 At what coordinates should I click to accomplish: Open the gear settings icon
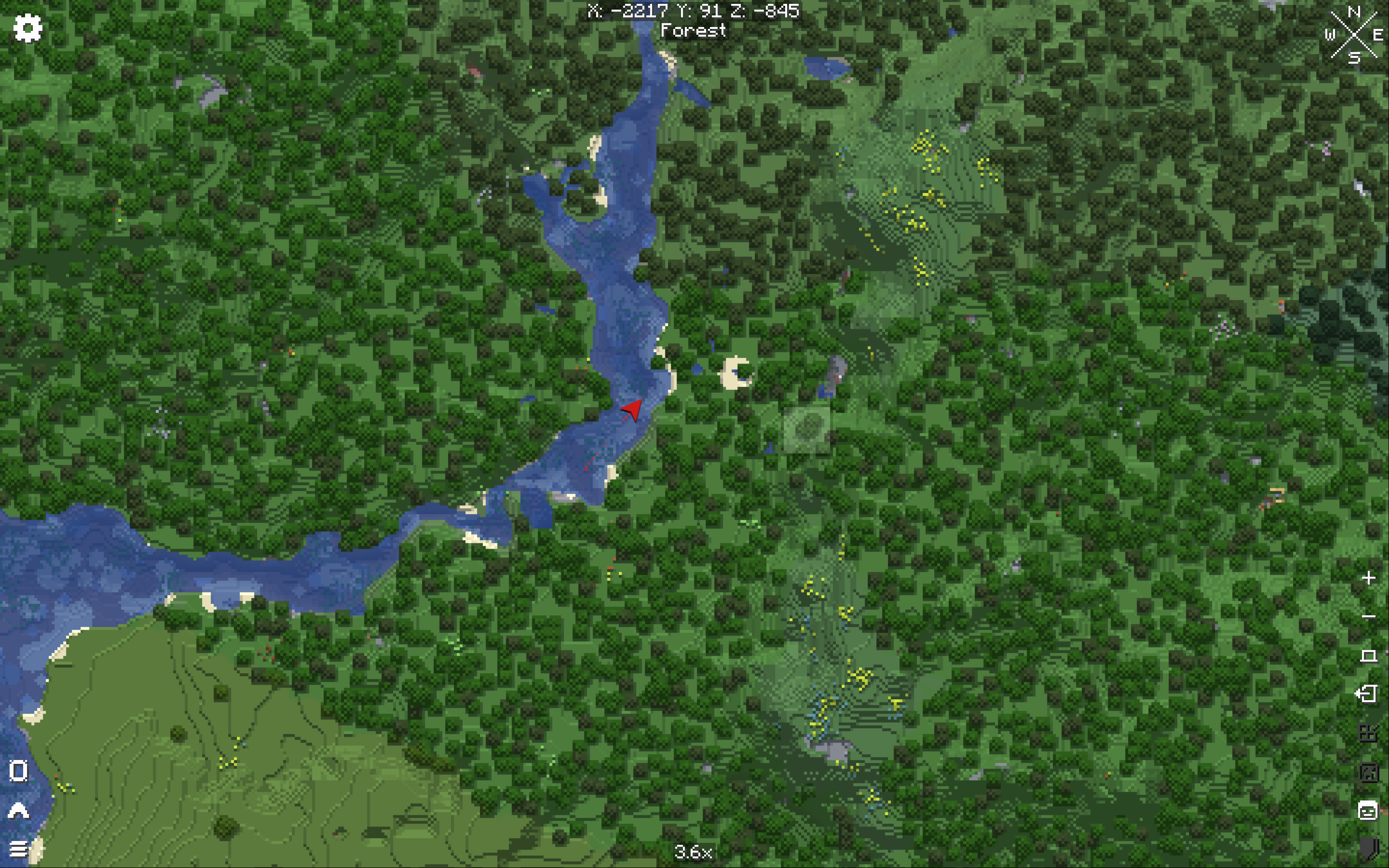point(27,28)
